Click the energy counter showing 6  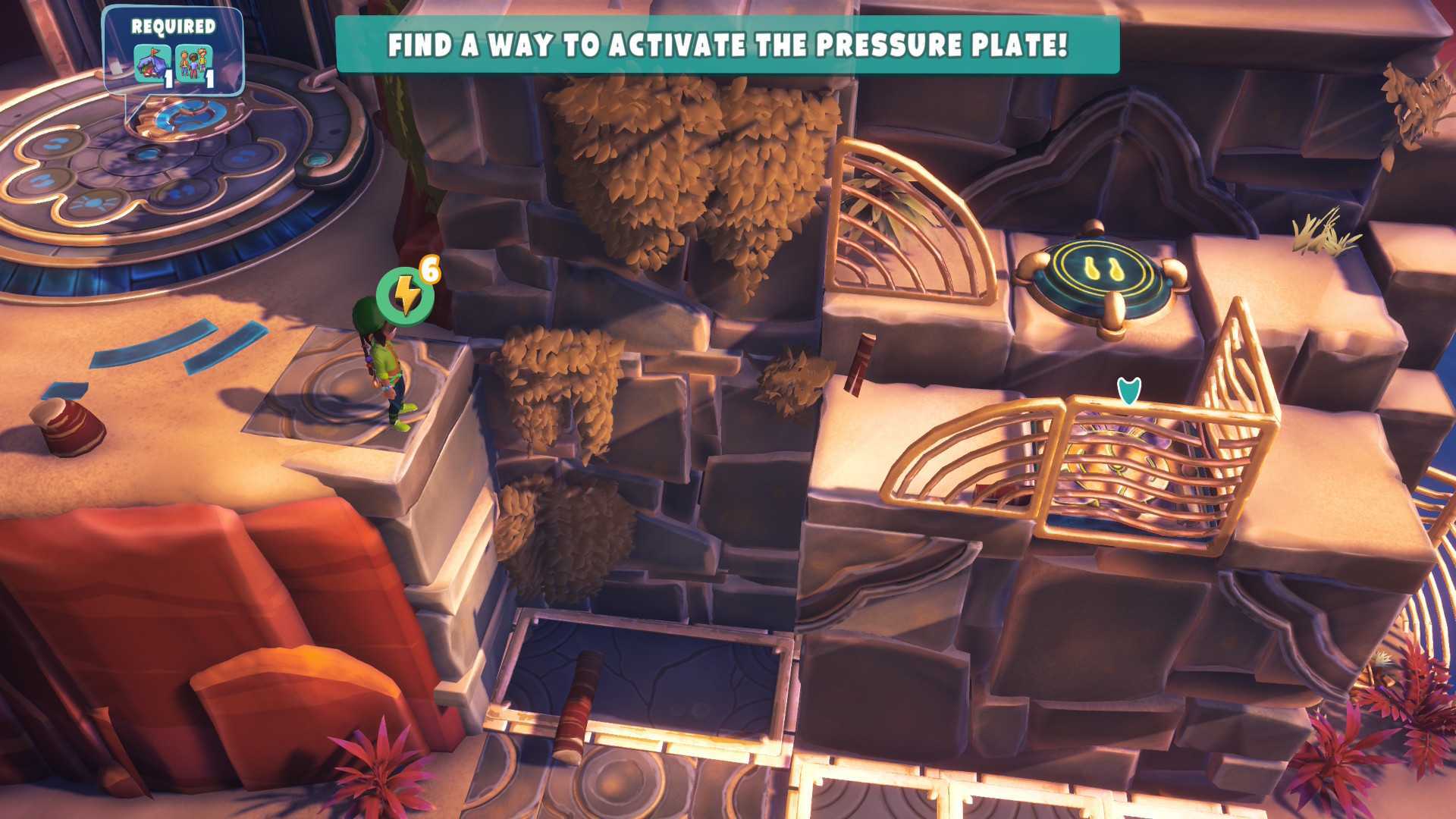pos(431,270)
